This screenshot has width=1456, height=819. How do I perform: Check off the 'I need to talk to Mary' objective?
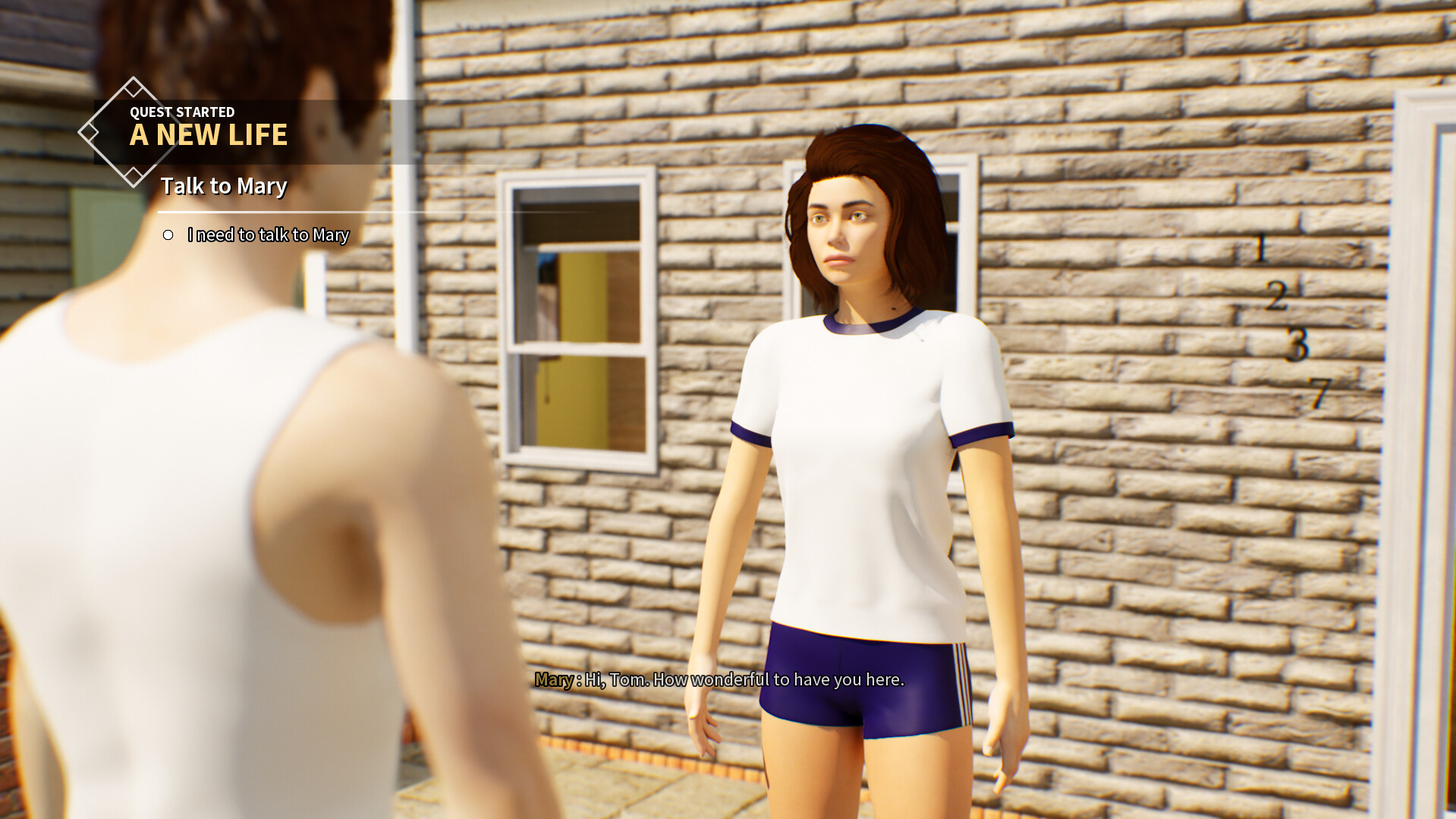click(x=267, y=235)
